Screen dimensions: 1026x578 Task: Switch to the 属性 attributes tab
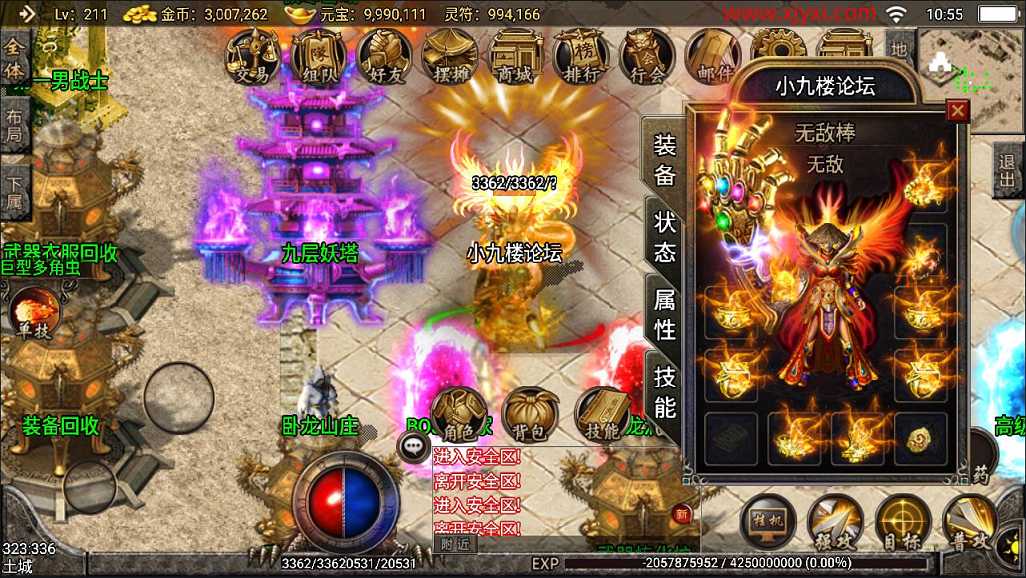(665, 313)
